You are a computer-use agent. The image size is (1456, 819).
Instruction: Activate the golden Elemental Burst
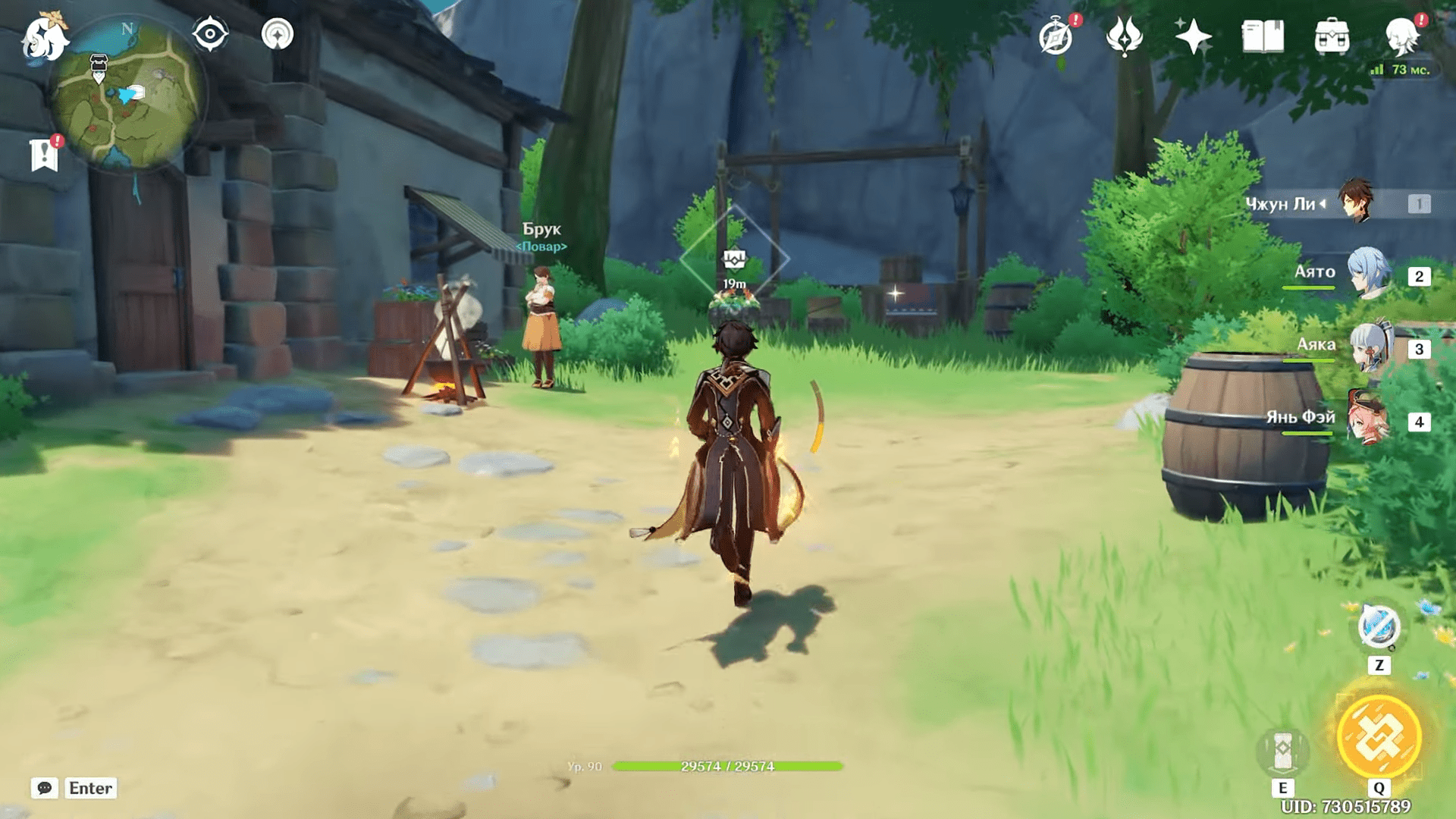point(1379,736)
